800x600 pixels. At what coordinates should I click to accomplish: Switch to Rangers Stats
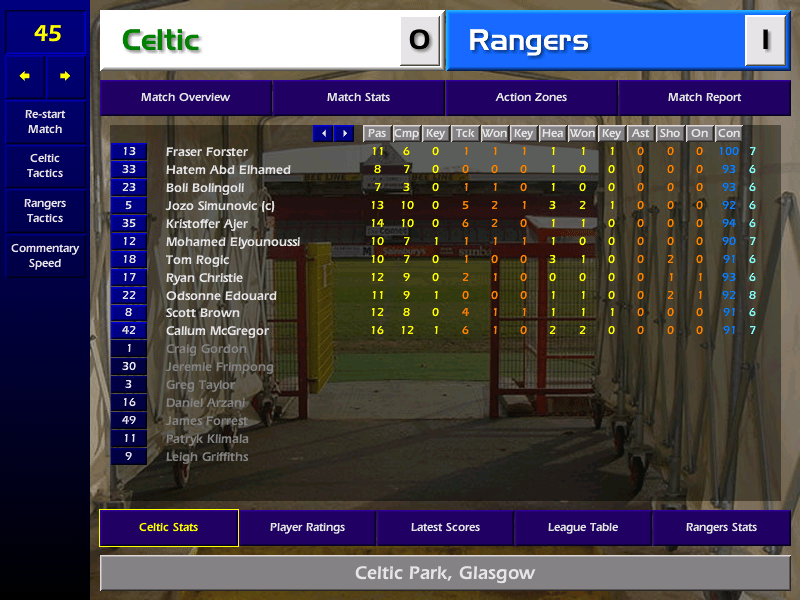pos(721,528)
